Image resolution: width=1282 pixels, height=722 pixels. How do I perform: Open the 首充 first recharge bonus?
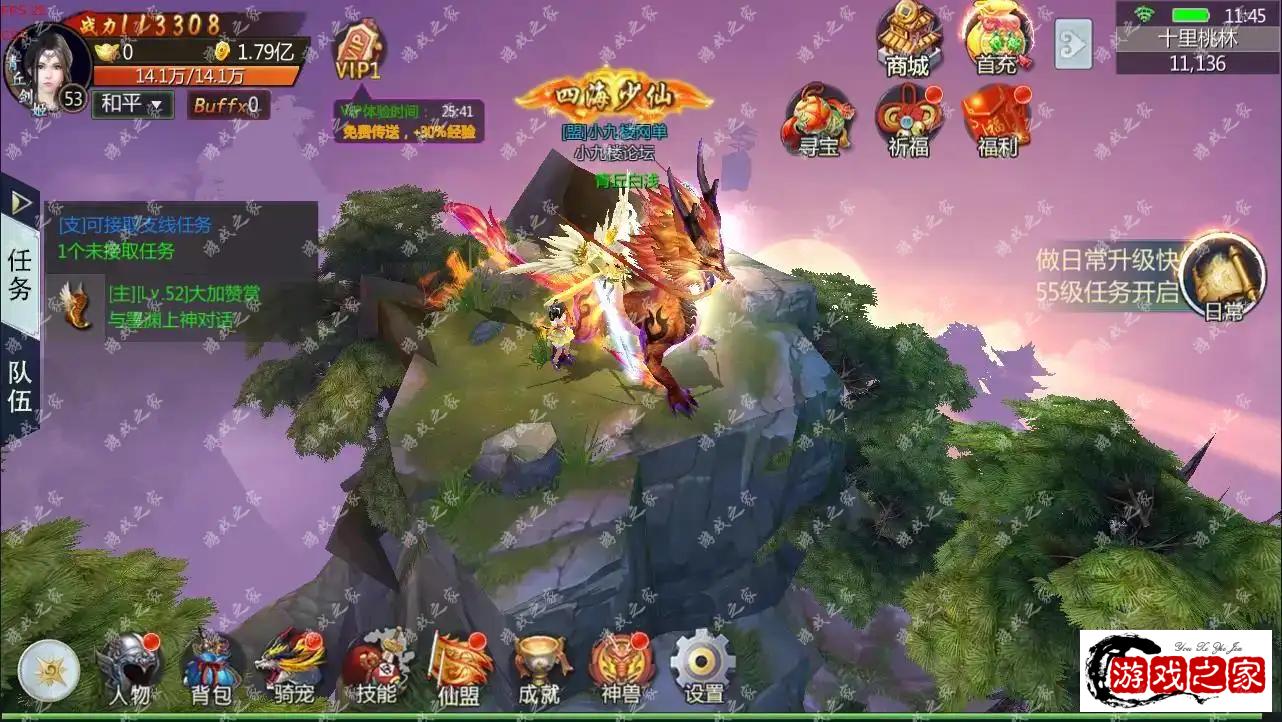tap(996, 40)
